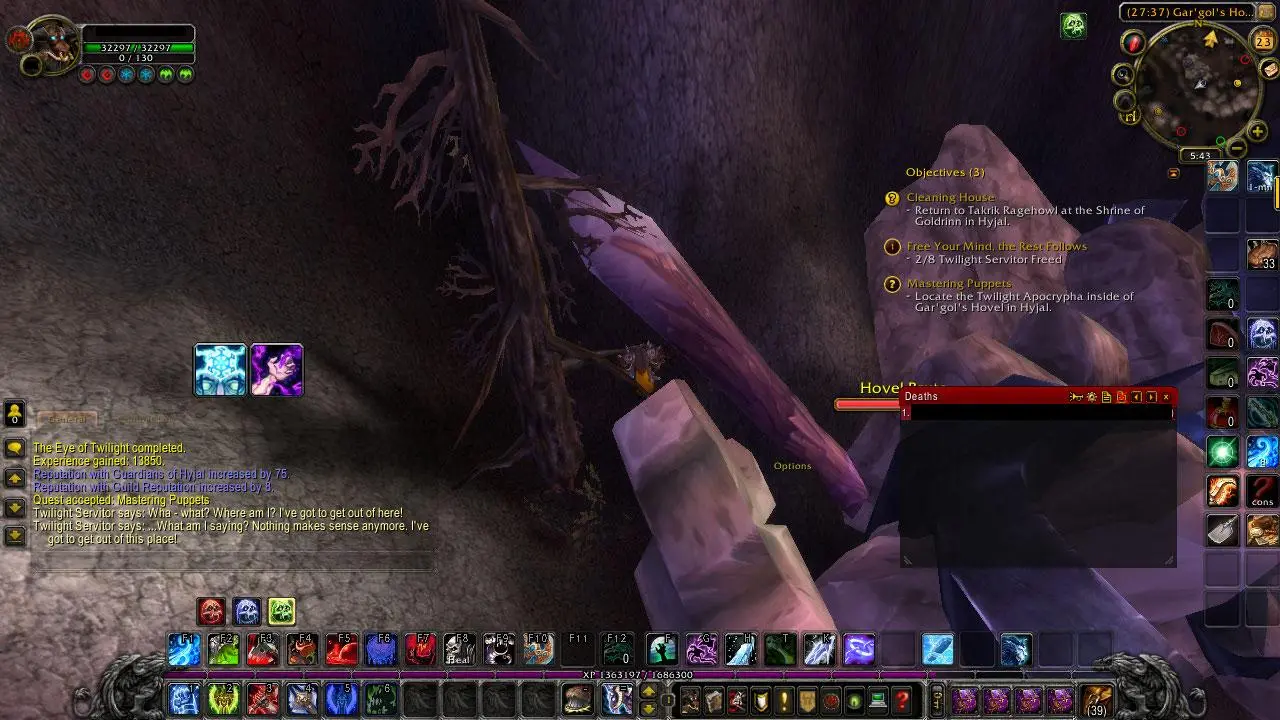Activate the frost snowflake face ability icon
Screen dimensions: 1280x720
(220, 370)
